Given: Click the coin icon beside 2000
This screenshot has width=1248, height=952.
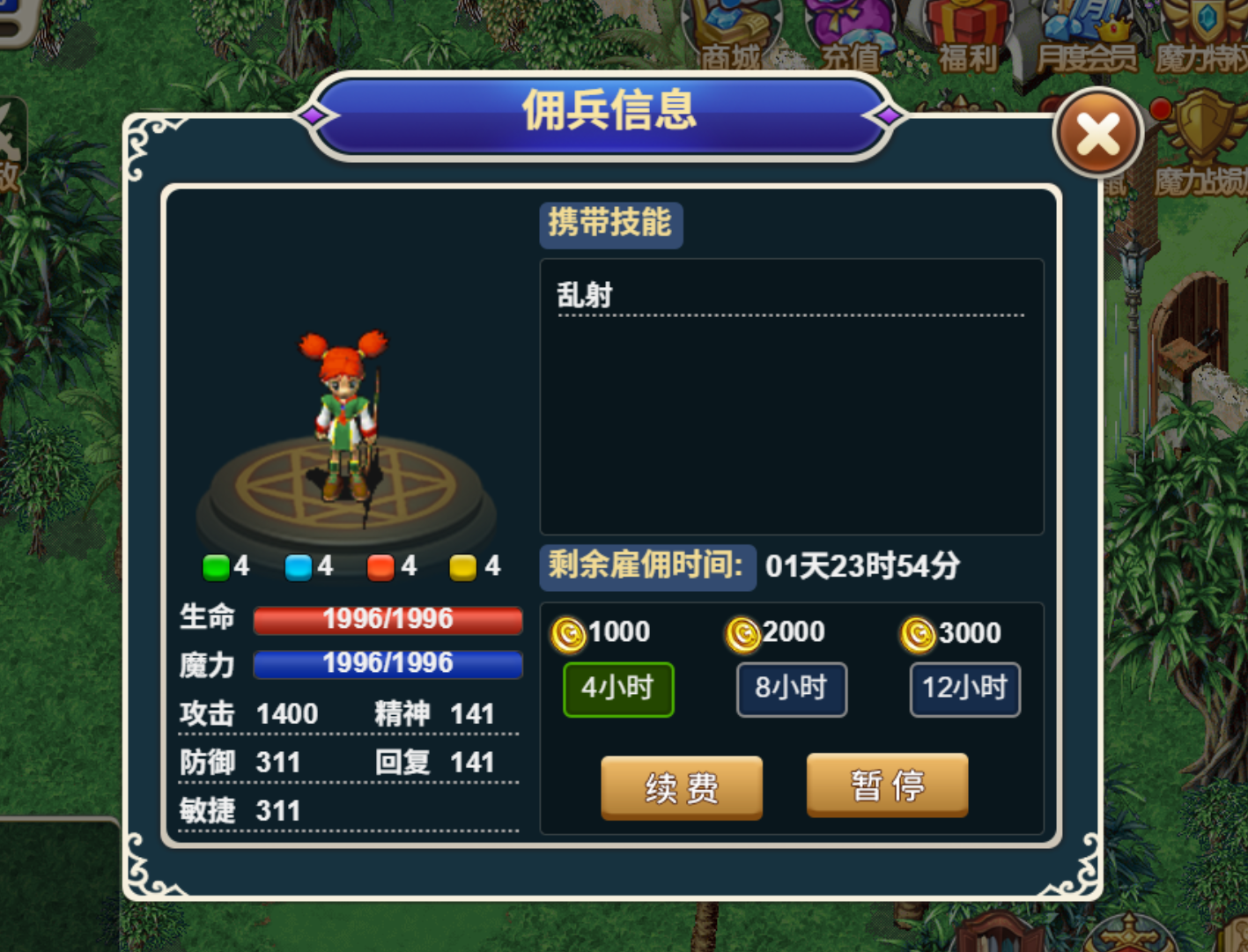Looking at the screenshot, I should 744,632.
